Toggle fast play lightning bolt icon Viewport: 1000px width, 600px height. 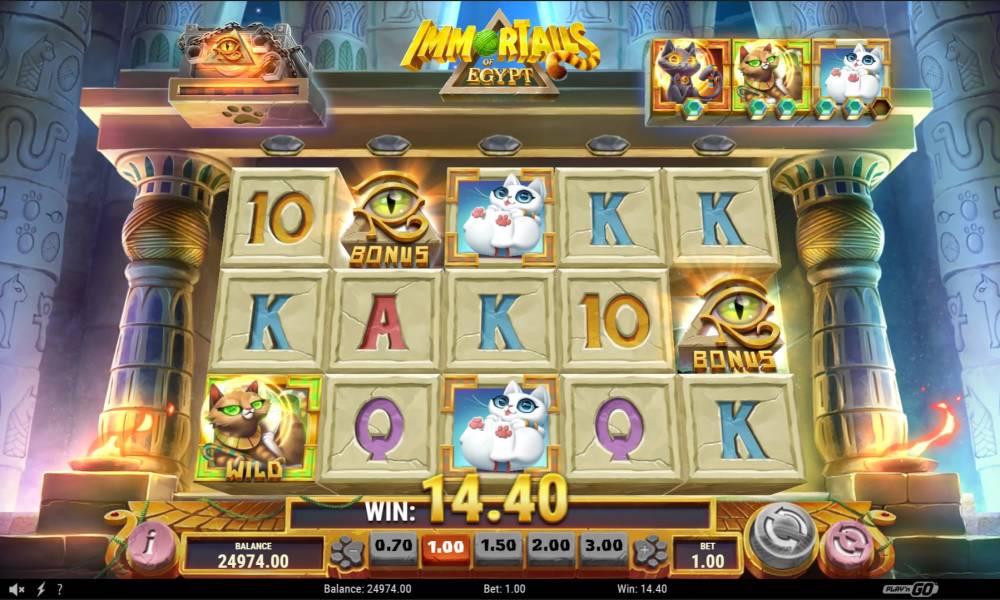[x=41, y=589]
